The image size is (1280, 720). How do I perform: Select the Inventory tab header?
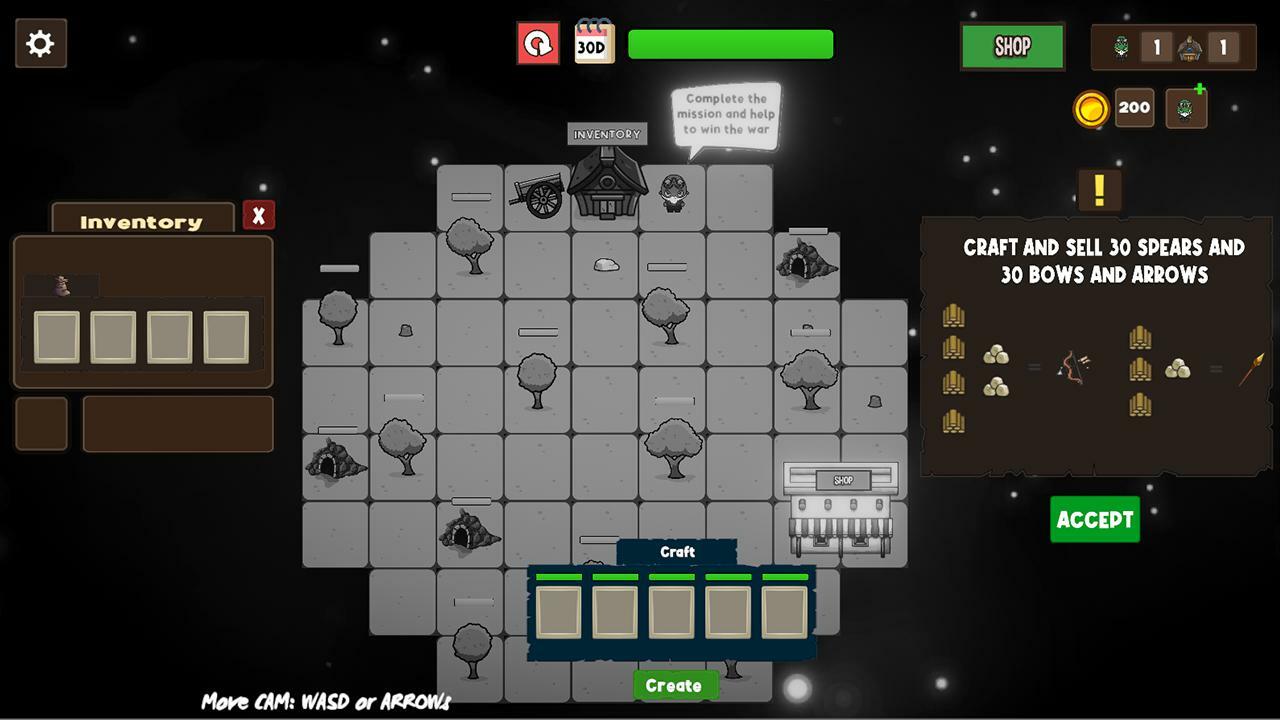(141, 221)
